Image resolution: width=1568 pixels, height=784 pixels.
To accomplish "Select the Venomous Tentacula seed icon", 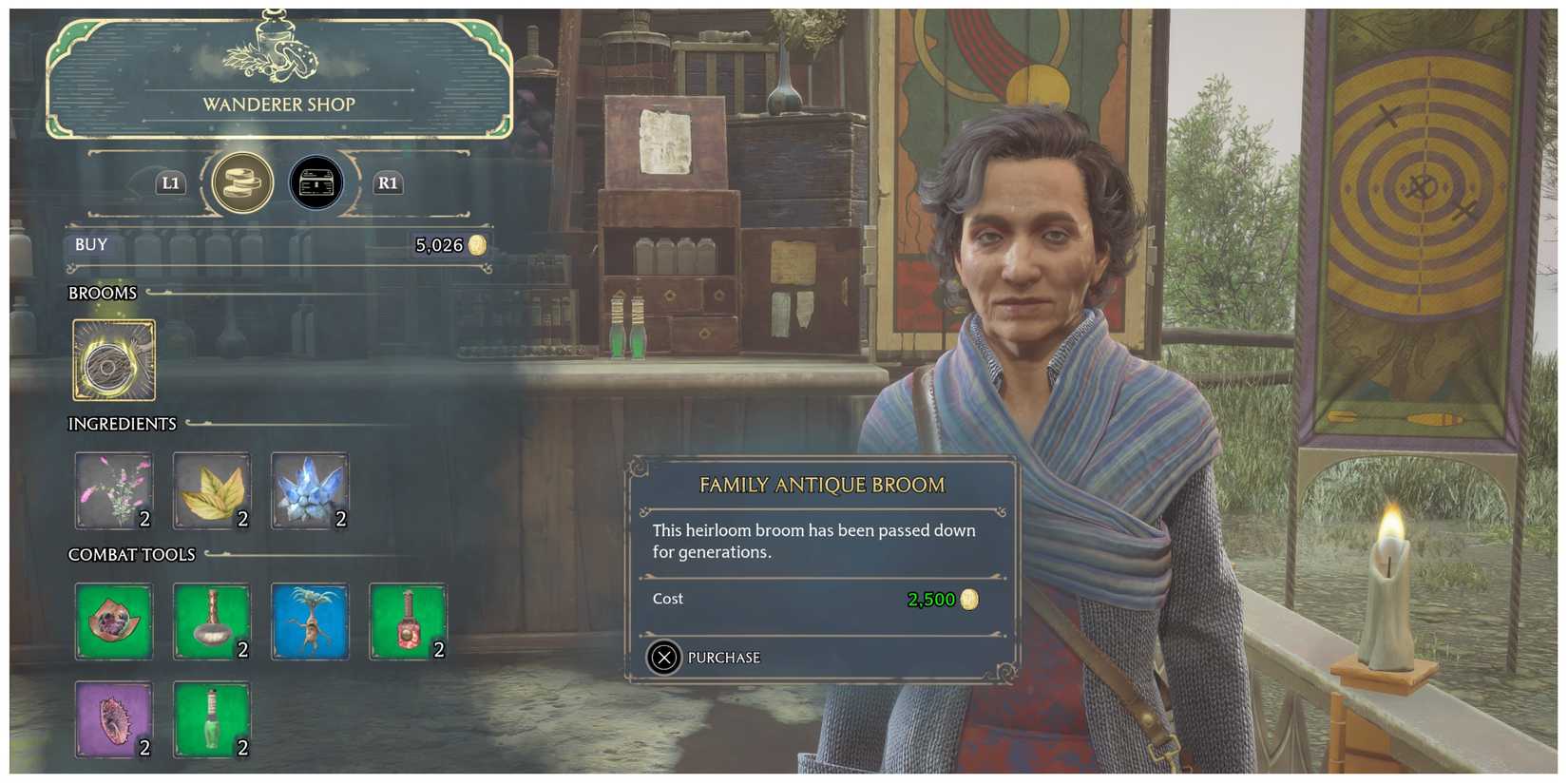I will click(x=113, y=722).
